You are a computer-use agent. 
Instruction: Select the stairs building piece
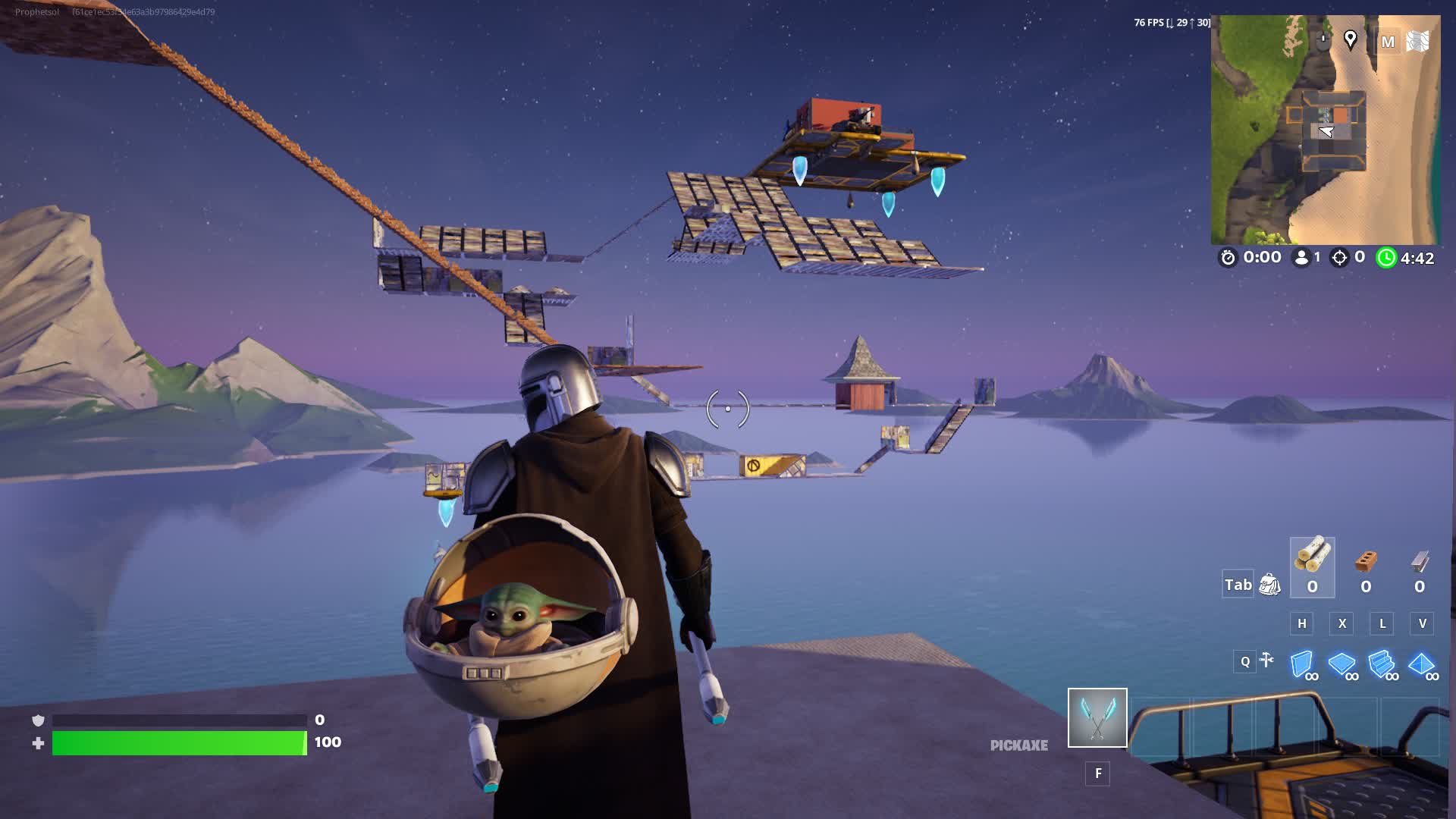click(1381, 664)
